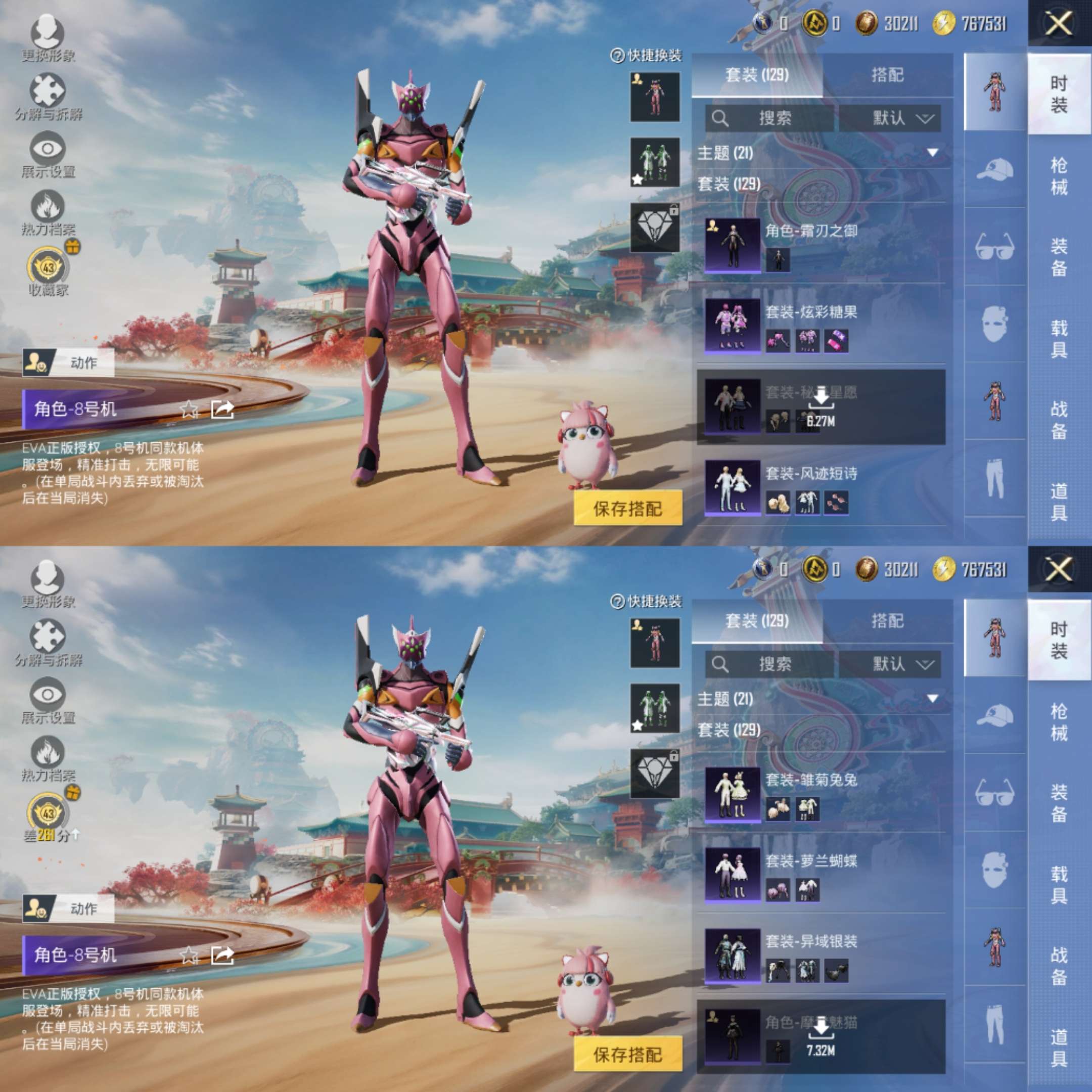The height and width of the screenshot is (1092, 1092).
Task: Open the collector badge showing 差281分
Action: coord(49,814)
